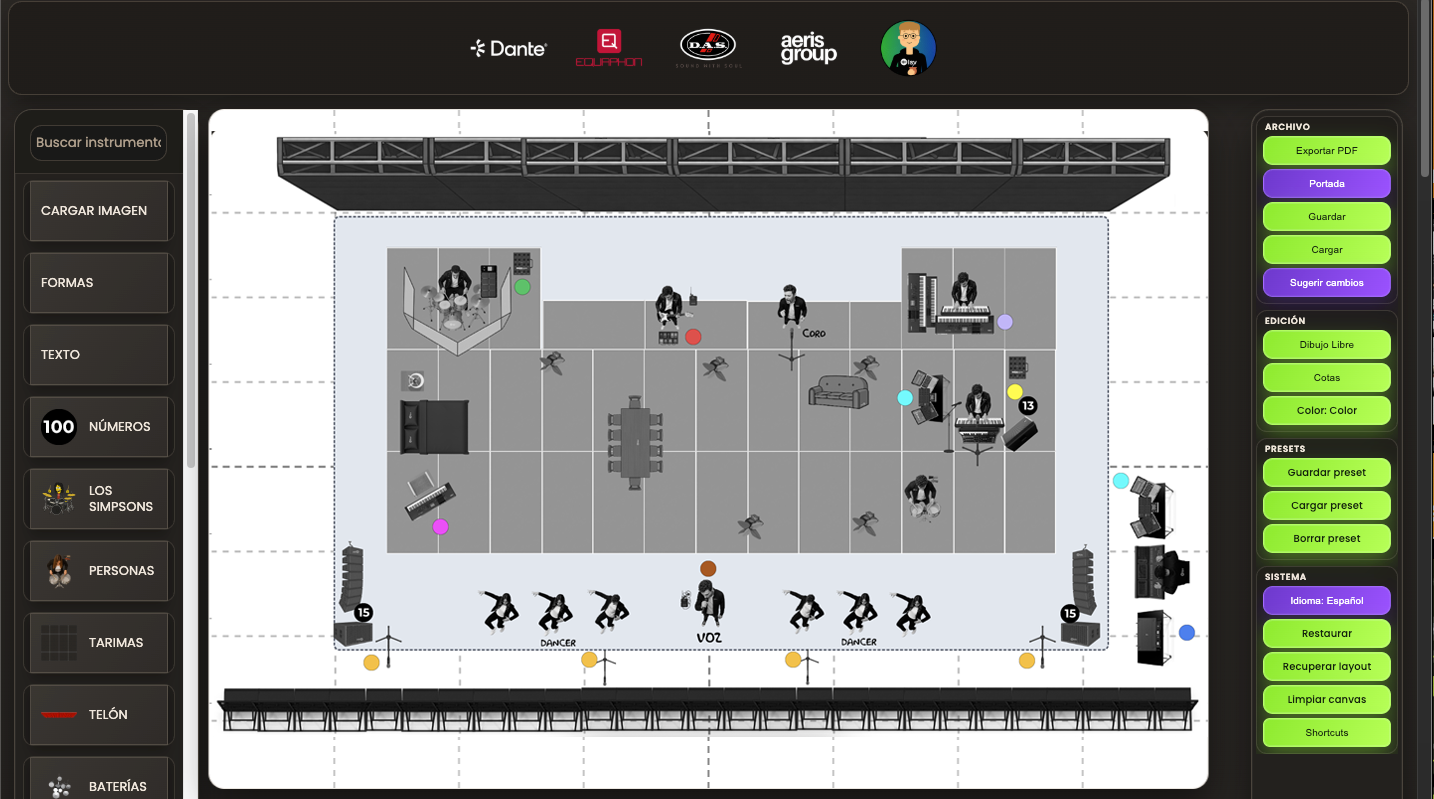The image size is (1434, 799).
Task: Click the Buscar instrumento search field
Action: pos(97,142)
